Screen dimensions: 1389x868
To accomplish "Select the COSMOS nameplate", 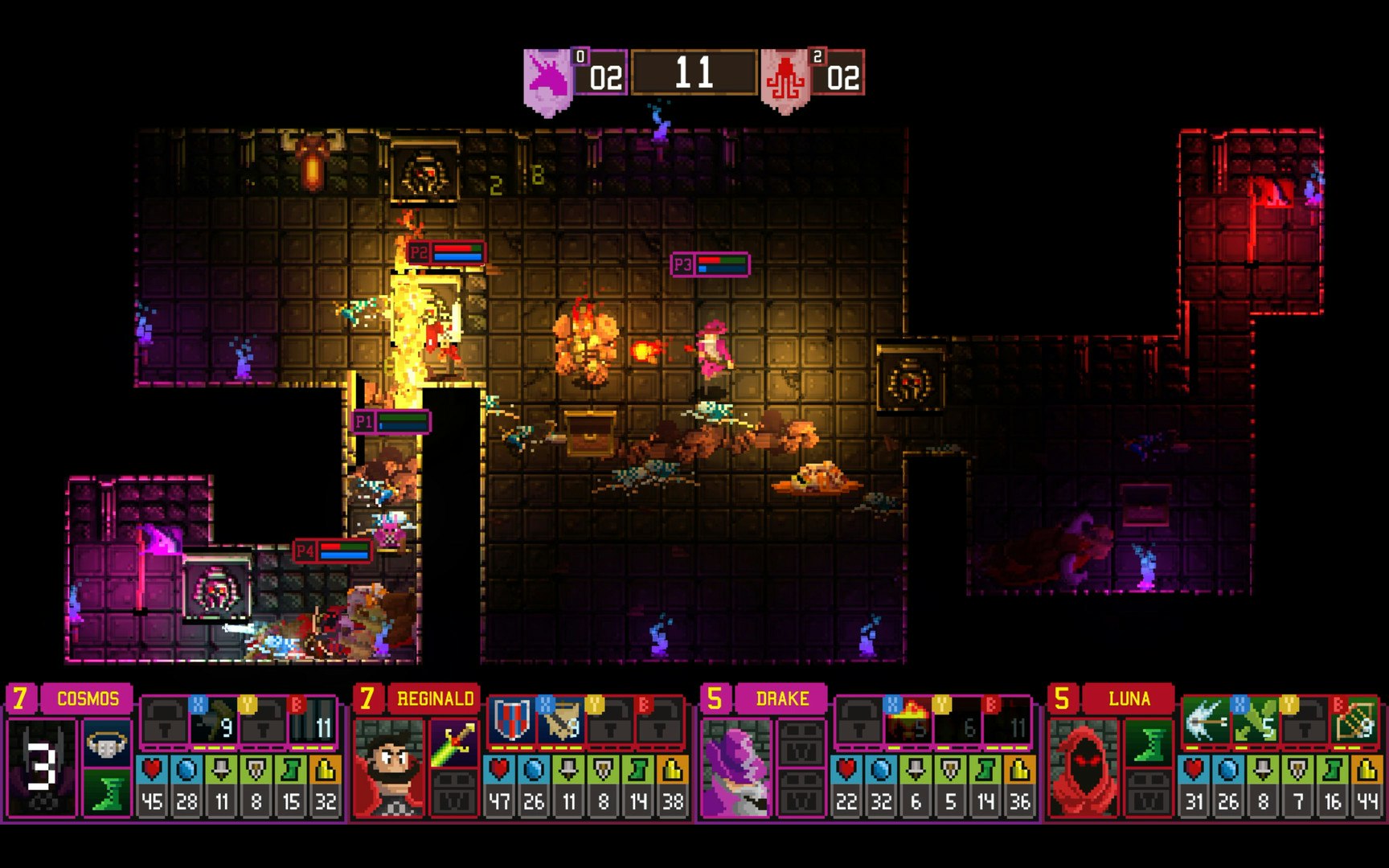I will (x=88, y=699).
